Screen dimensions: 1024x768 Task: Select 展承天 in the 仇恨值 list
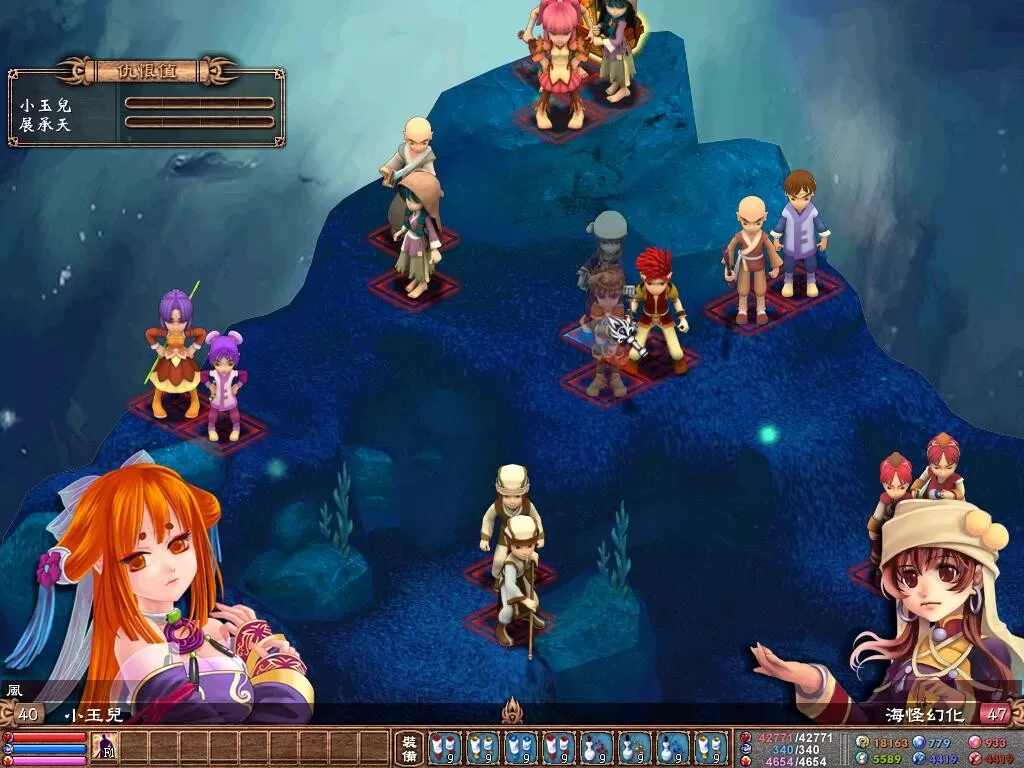45,124
